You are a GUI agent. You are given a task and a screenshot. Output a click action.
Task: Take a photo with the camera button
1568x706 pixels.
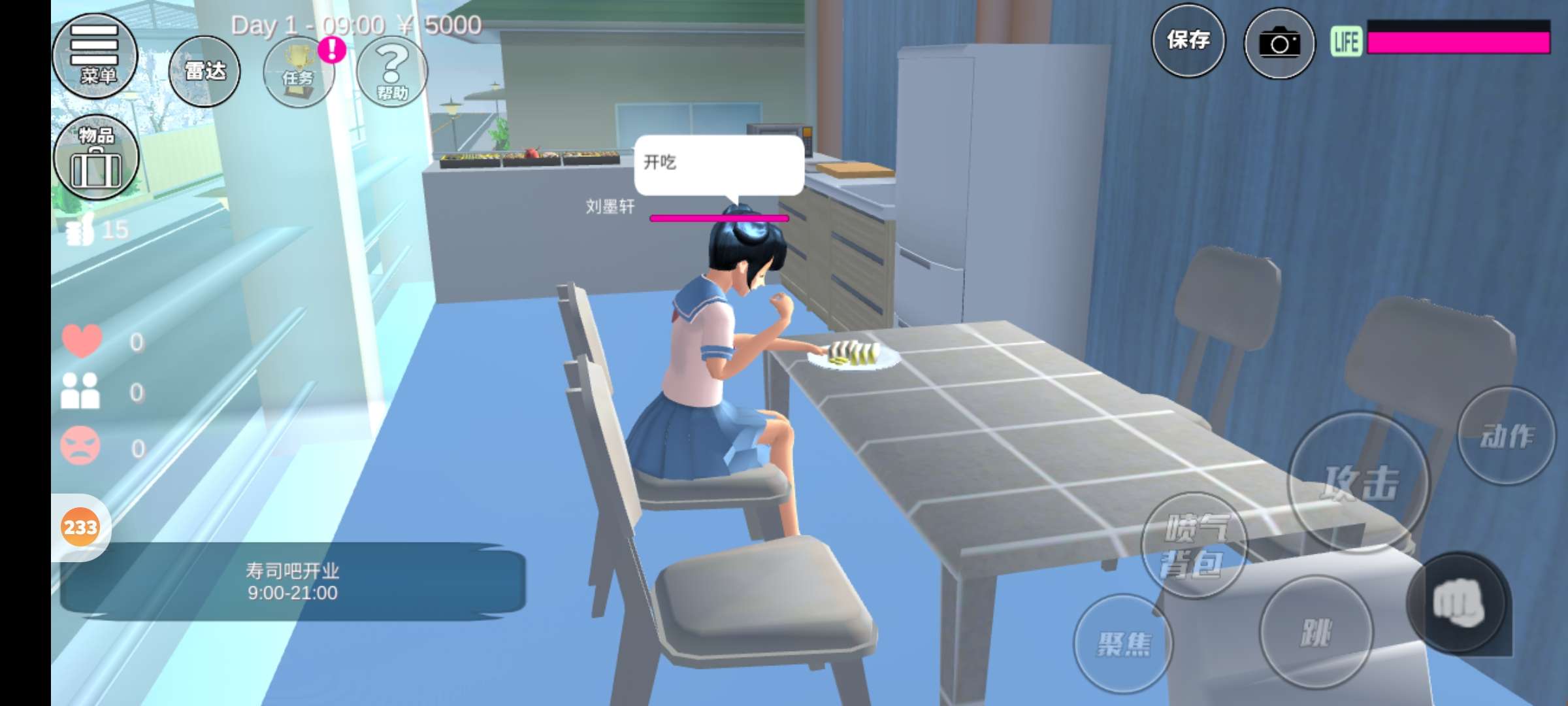click(x=1279, y=44)
